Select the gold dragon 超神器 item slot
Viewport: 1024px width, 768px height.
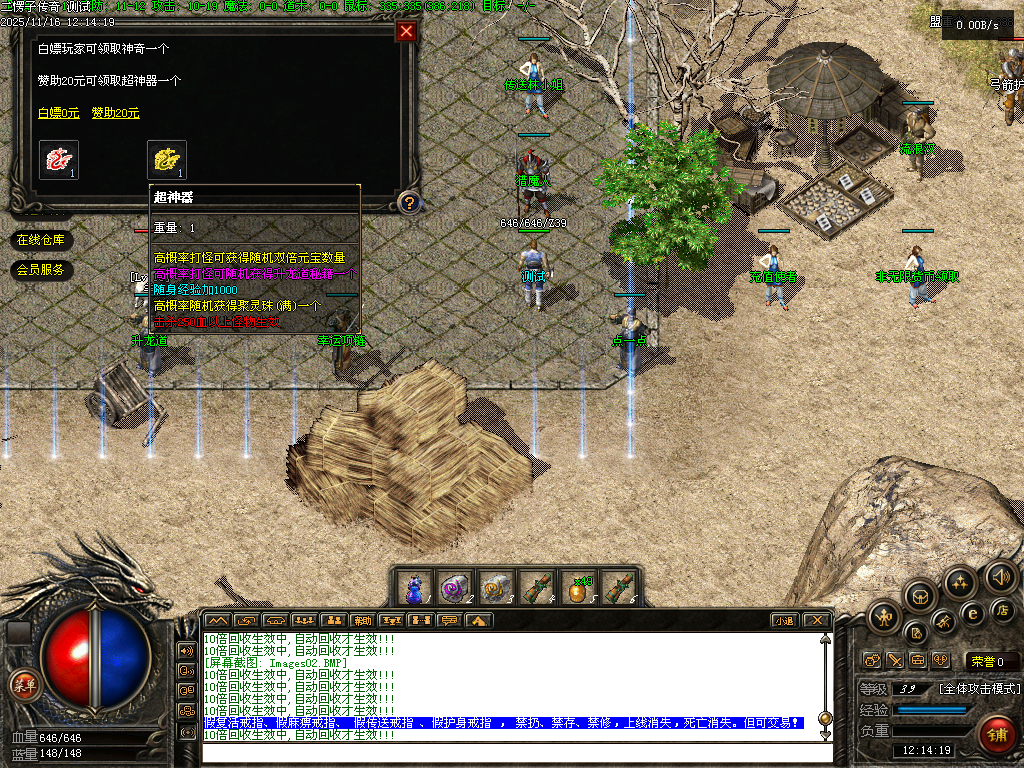[167, 160]
